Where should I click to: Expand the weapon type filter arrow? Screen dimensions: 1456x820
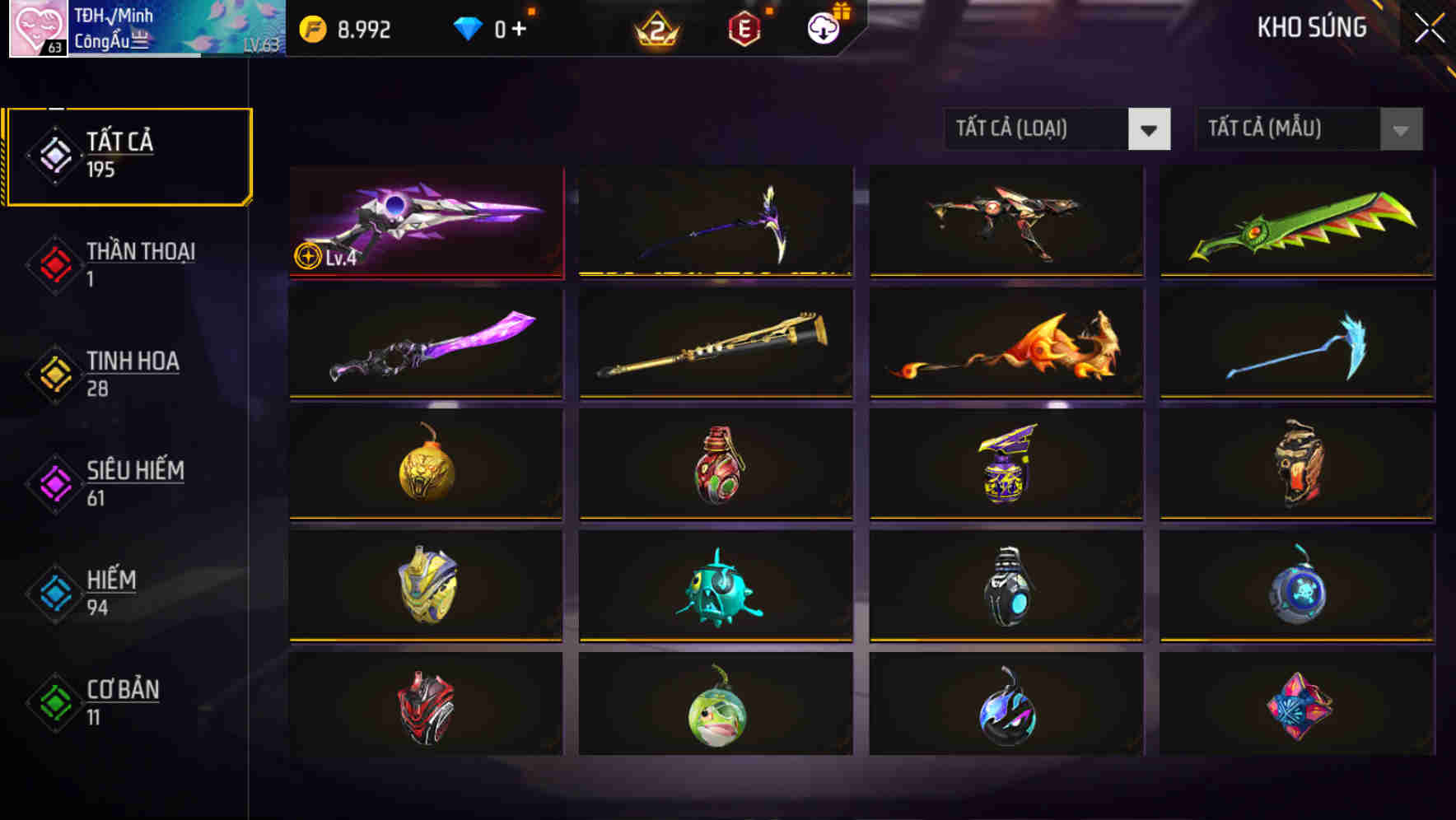[1150, 129]
